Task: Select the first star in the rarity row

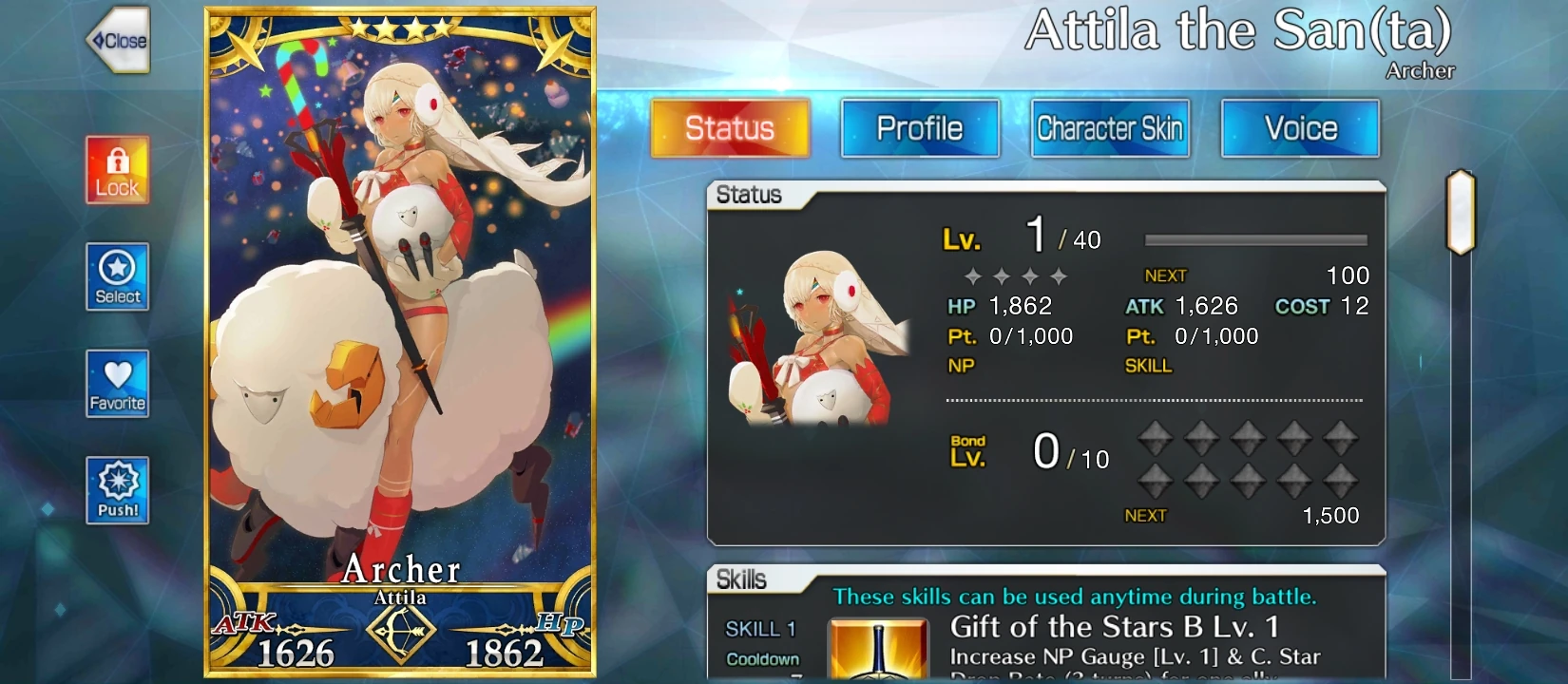Action: point(971,275)
